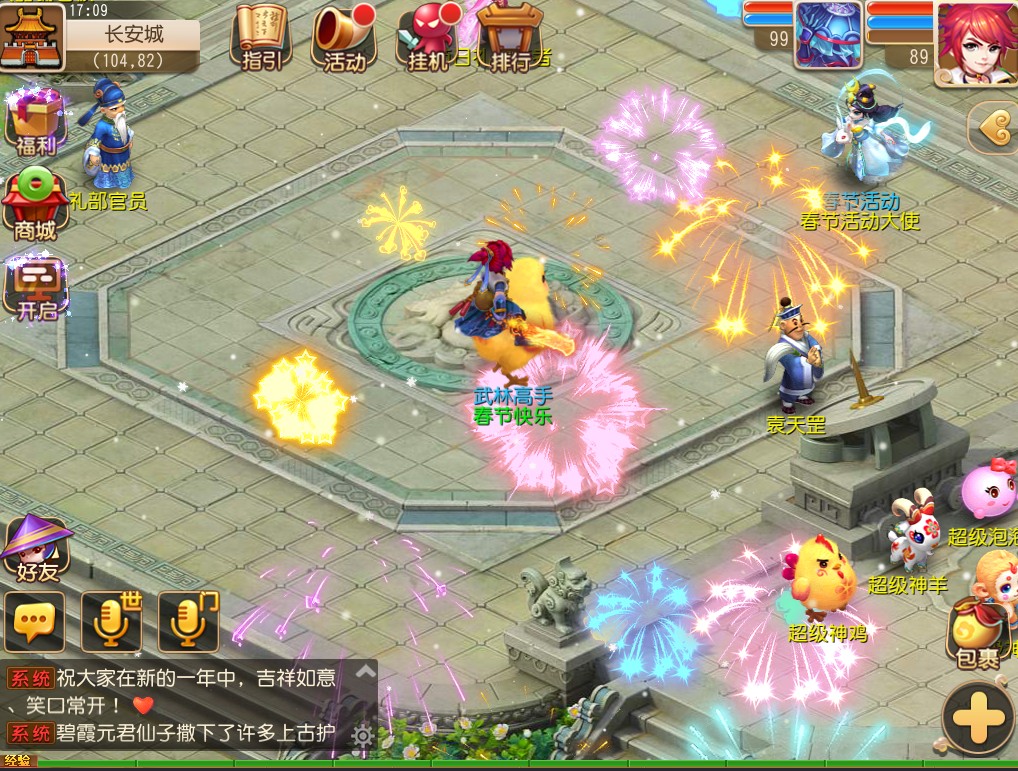
Task: Activate the guild (门) voice microphone
Action: [188, 622]
